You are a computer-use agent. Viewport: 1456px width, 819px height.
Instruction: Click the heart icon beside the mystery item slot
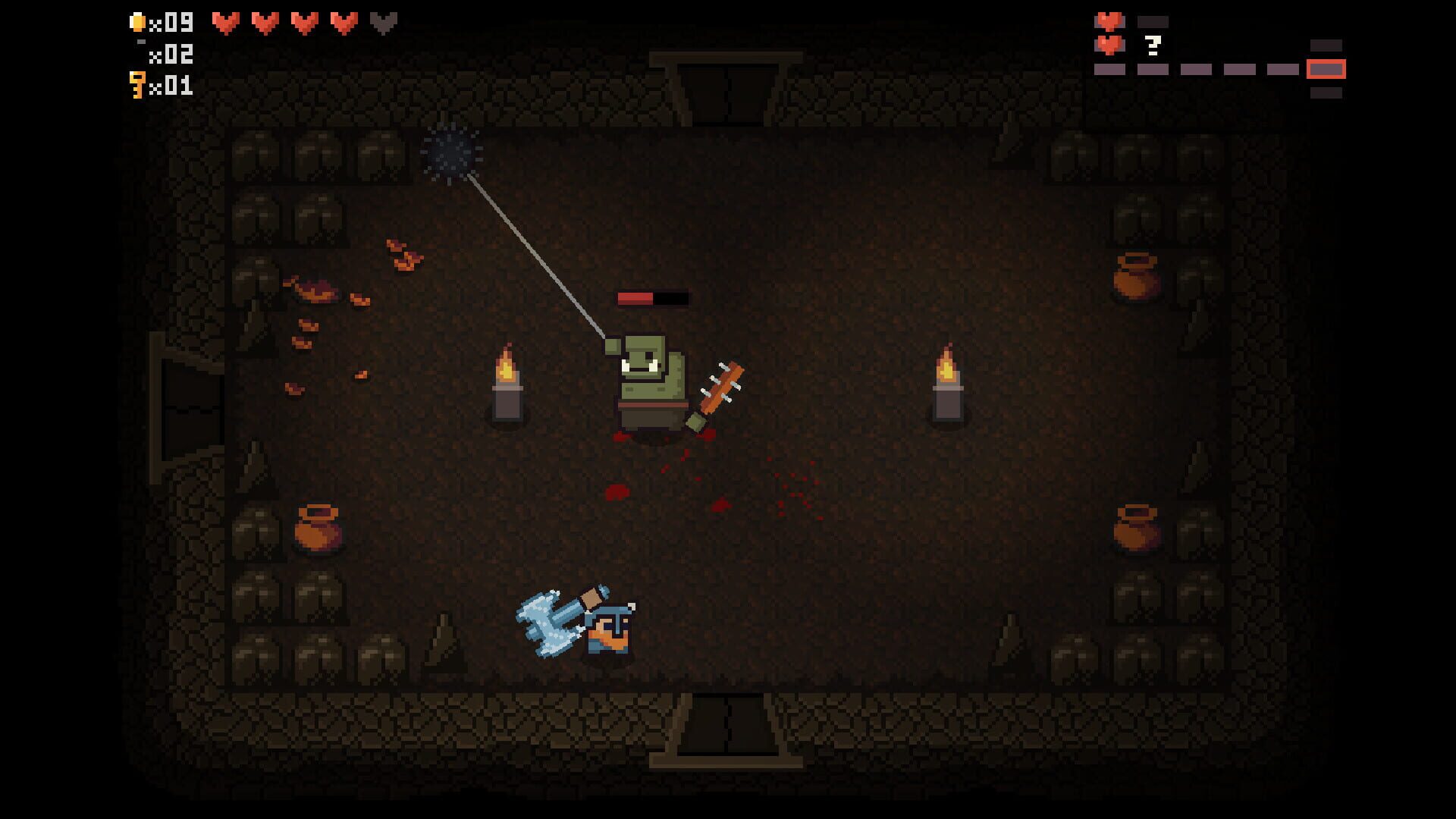(1109, 45)
